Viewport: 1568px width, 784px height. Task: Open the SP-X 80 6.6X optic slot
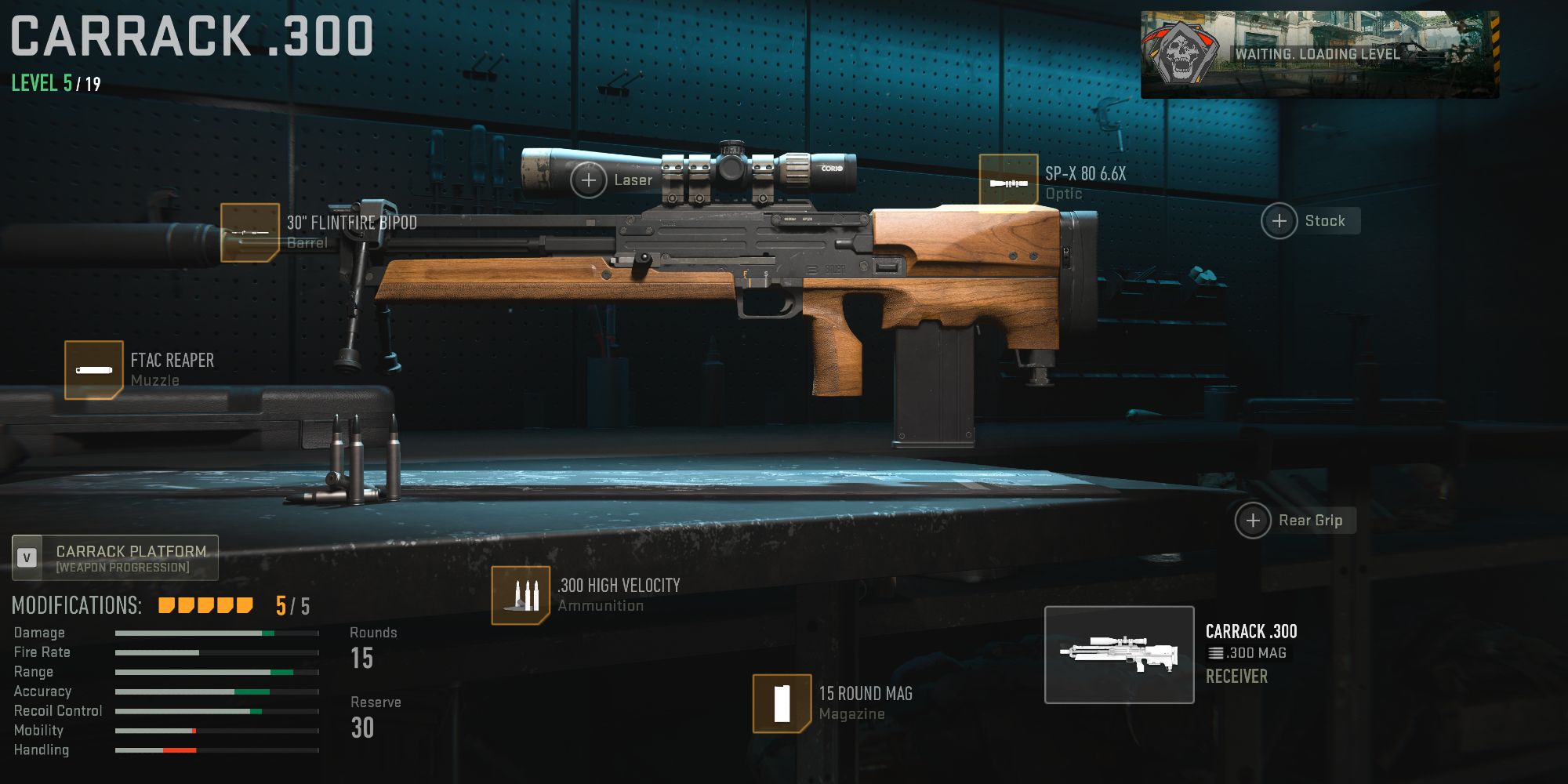tap(1008, 182)
